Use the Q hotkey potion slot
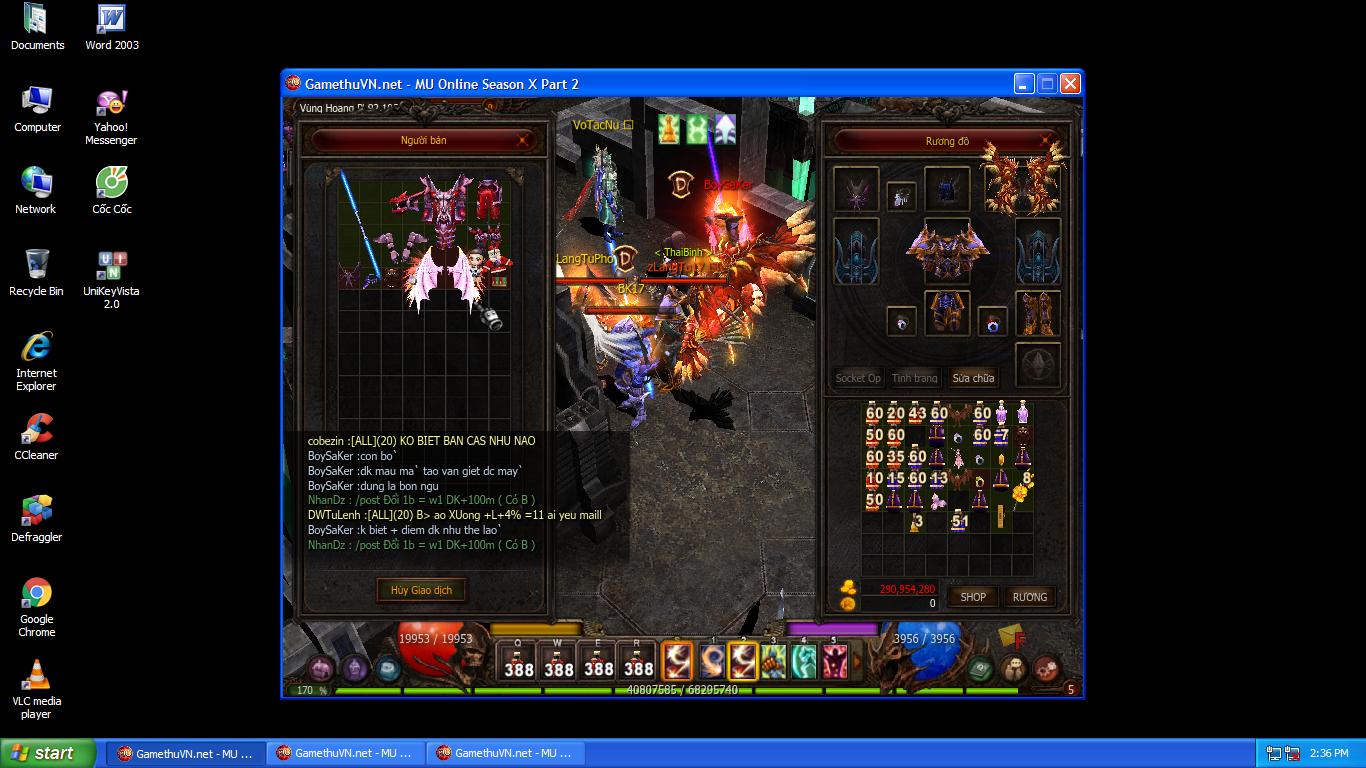 click(518, 661)
